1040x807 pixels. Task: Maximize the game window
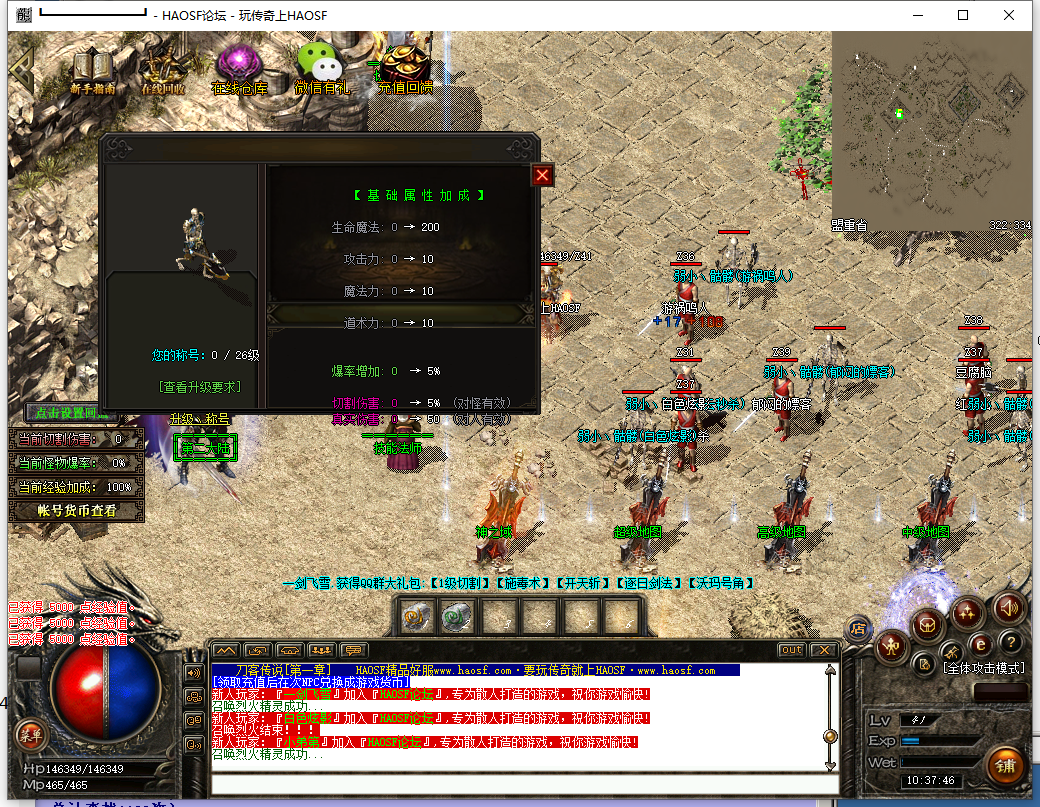click(x=963, y=15)
